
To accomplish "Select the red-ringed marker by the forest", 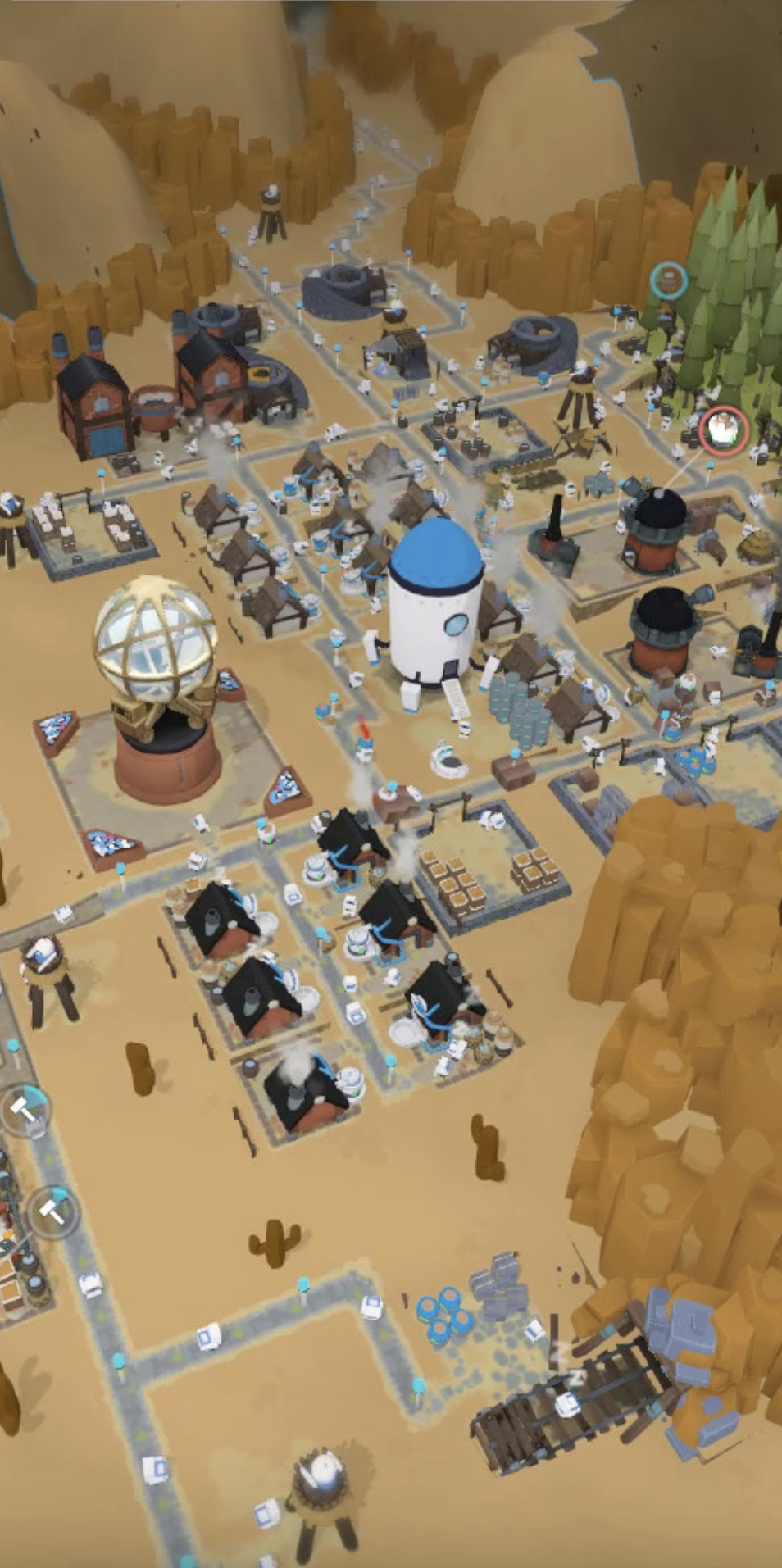I will 723,429.
